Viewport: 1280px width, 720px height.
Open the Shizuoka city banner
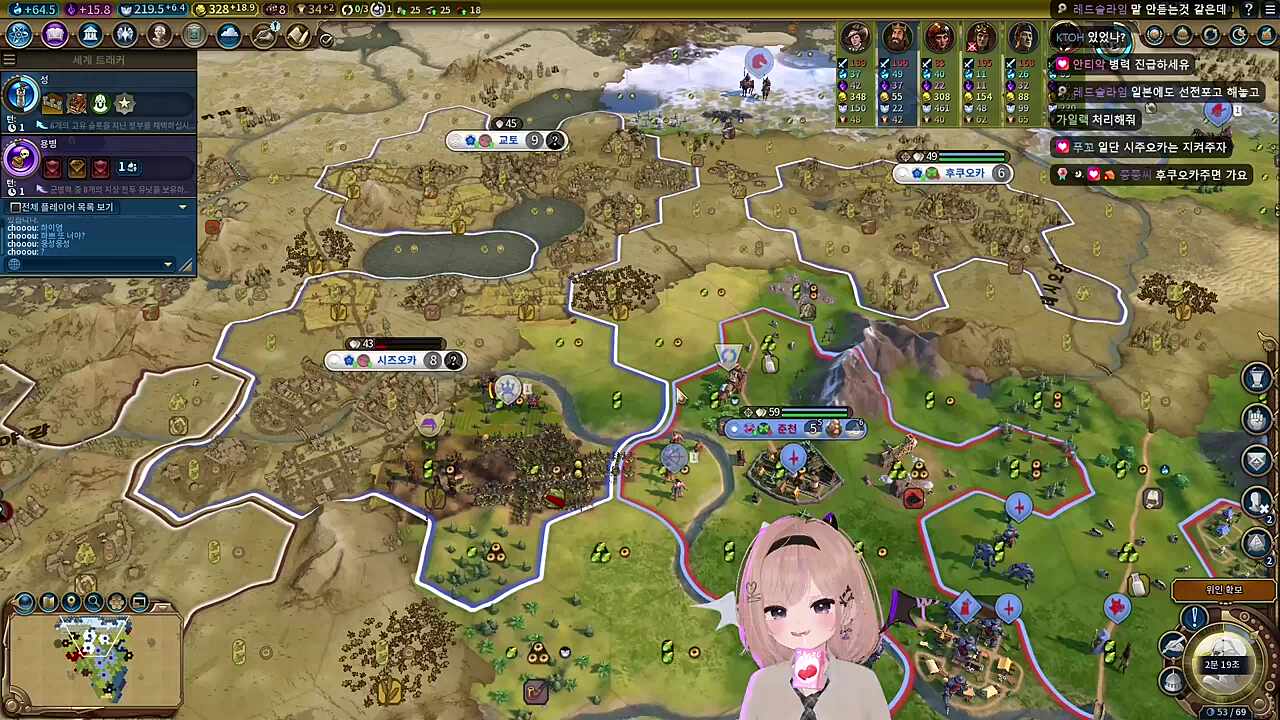point(395,361)
